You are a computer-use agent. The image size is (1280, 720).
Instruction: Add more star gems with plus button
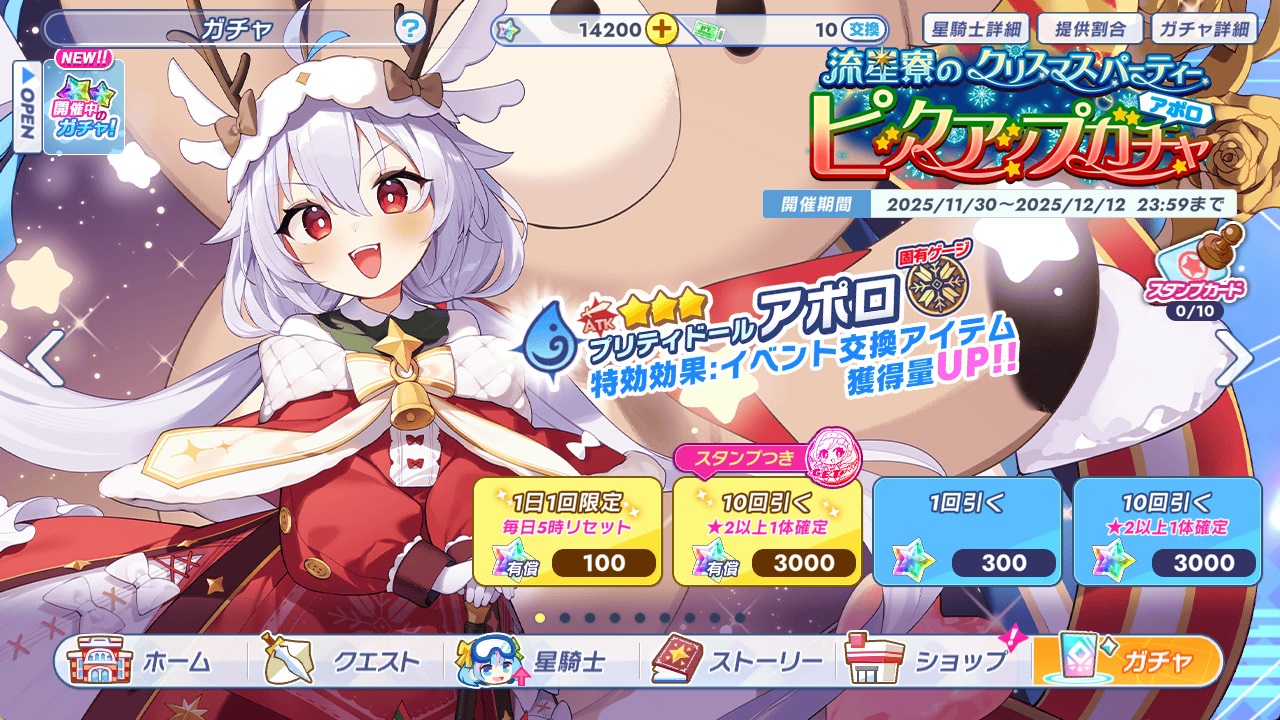pos(660,29)
